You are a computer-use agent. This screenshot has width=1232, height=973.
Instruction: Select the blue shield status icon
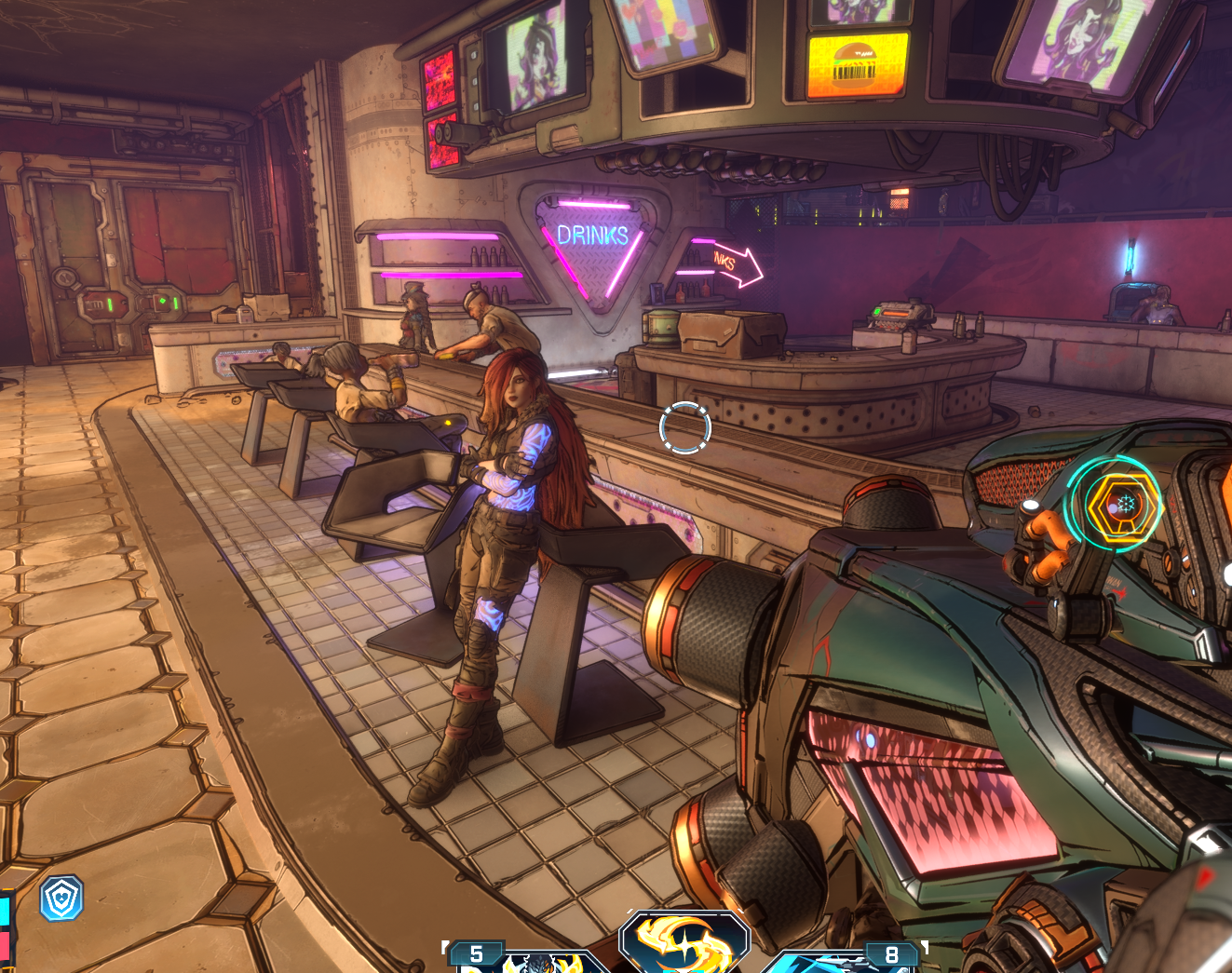[61, 898]
